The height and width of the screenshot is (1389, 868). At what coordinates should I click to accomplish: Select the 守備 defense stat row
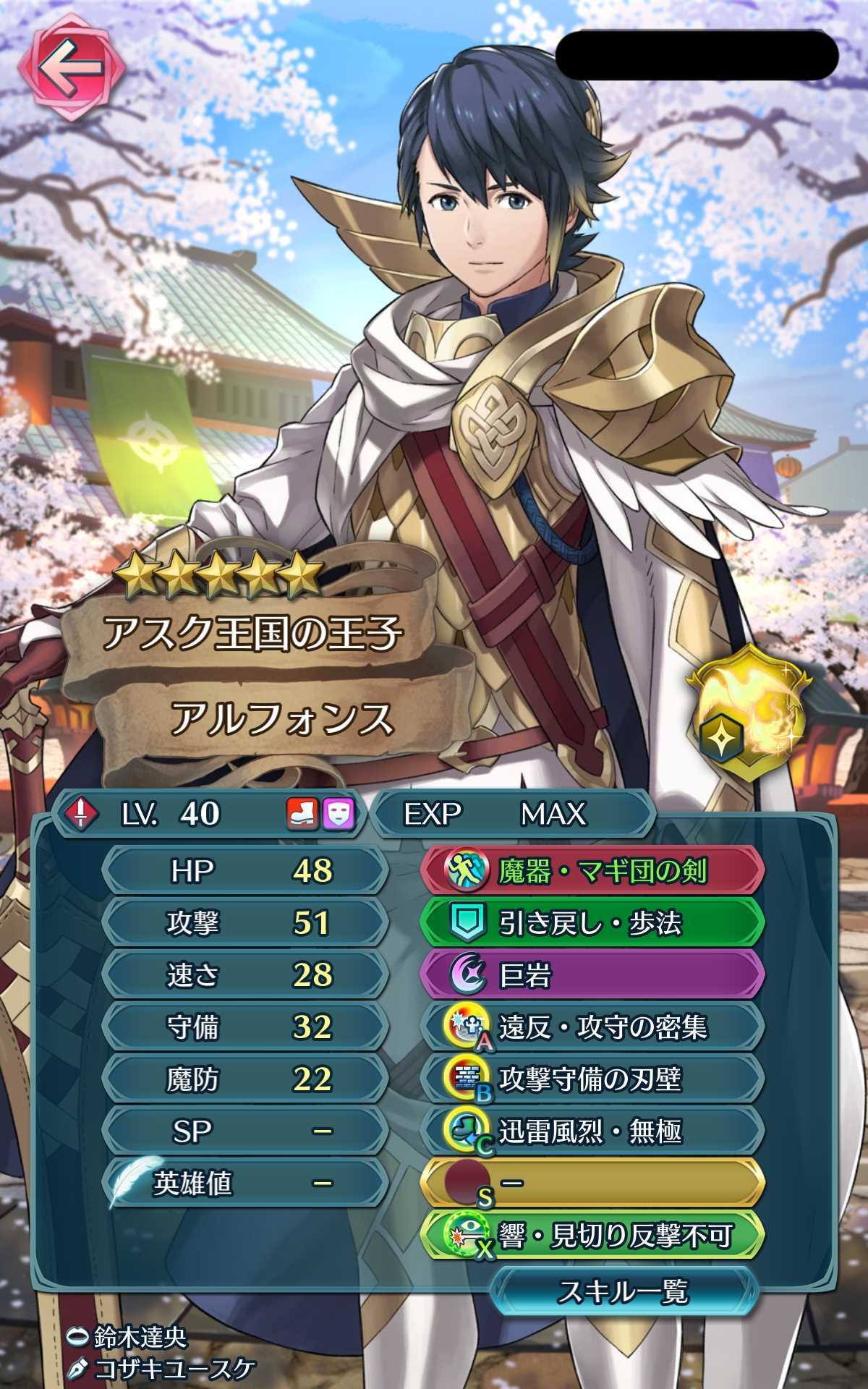[x=244, y=1027]
